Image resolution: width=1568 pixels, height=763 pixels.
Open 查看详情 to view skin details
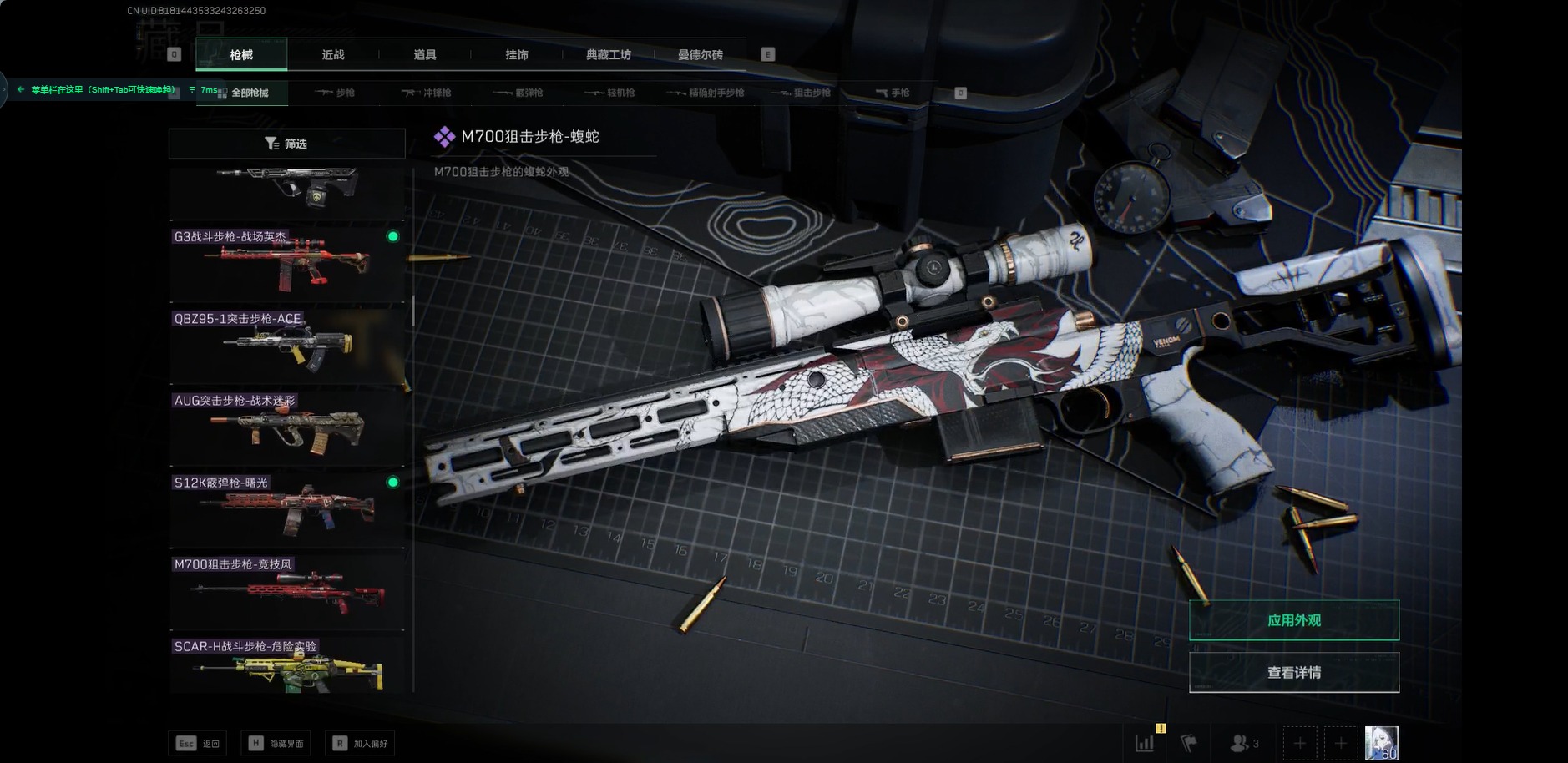pyautogui.click(x=1293, y=673)
